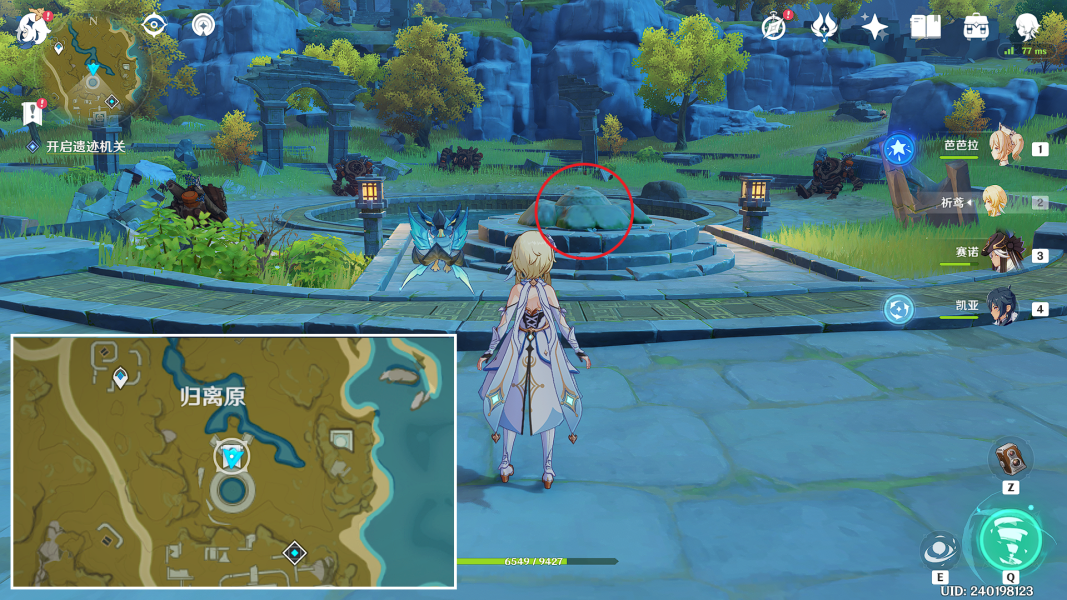
Task: Open the Wish star icon
Action: pyautogui.click(x=875, y=27)
